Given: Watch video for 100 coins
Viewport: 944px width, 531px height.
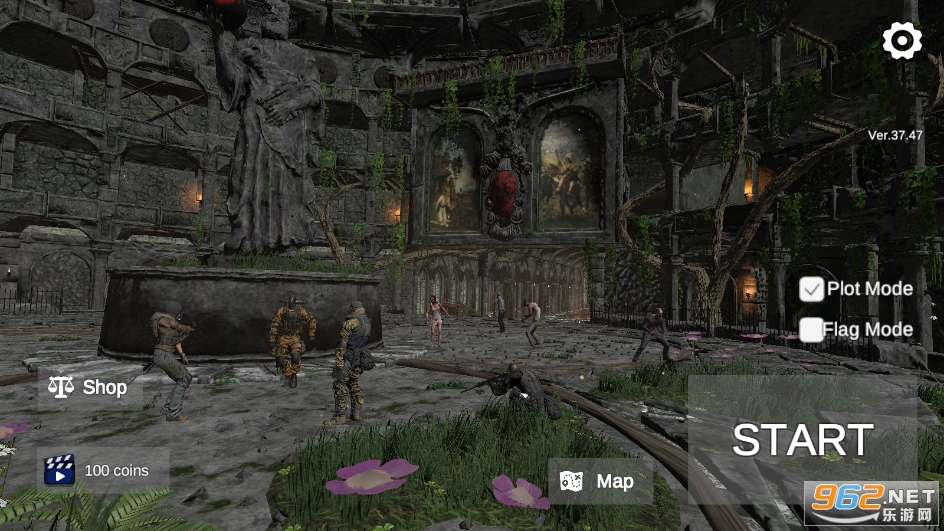Looking at the screenshot, I should (x=102, y=470).
